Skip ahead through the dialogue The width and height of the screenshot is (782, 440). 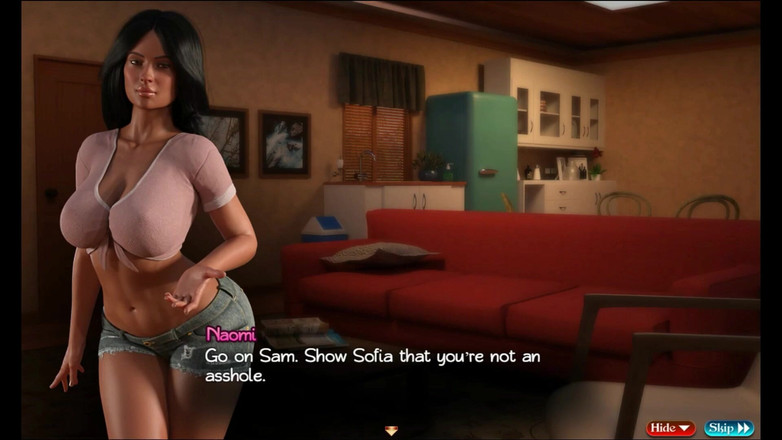[729, 428]
